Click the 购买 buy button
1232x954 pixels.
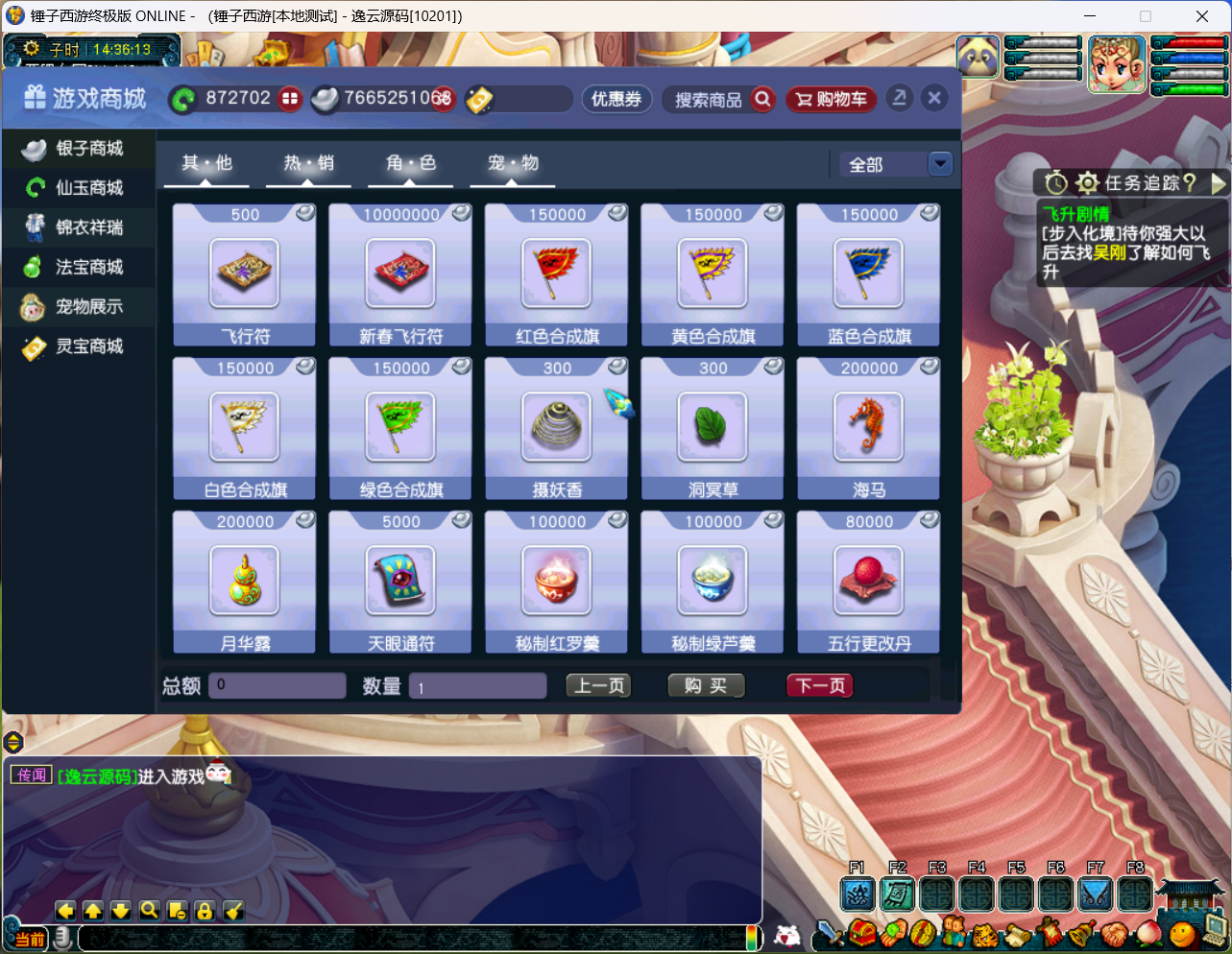706,685
